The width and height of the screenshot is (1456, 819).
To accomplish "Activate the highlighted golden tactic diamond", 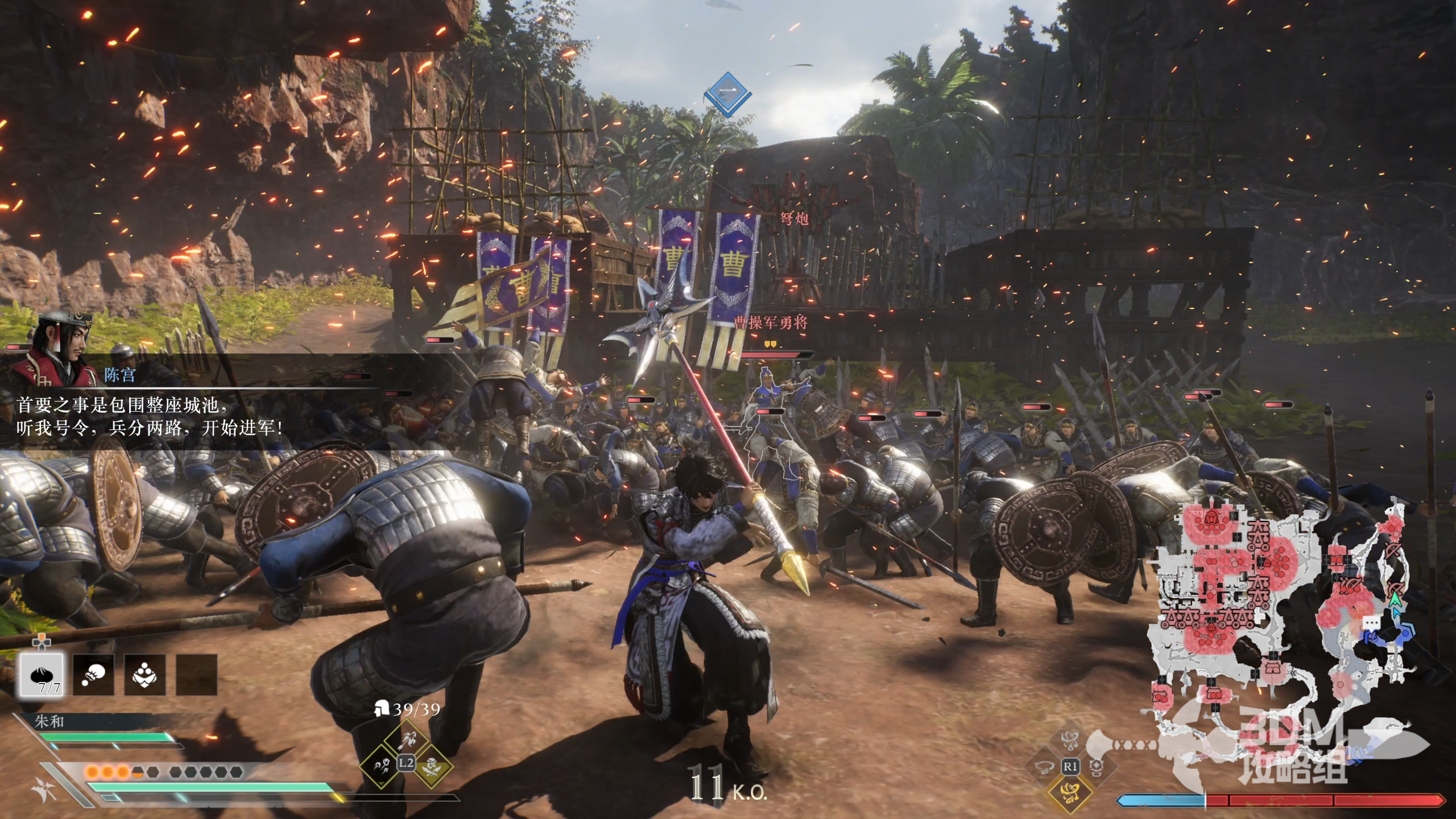I will pyautogui.click(x=1070, y=792).
